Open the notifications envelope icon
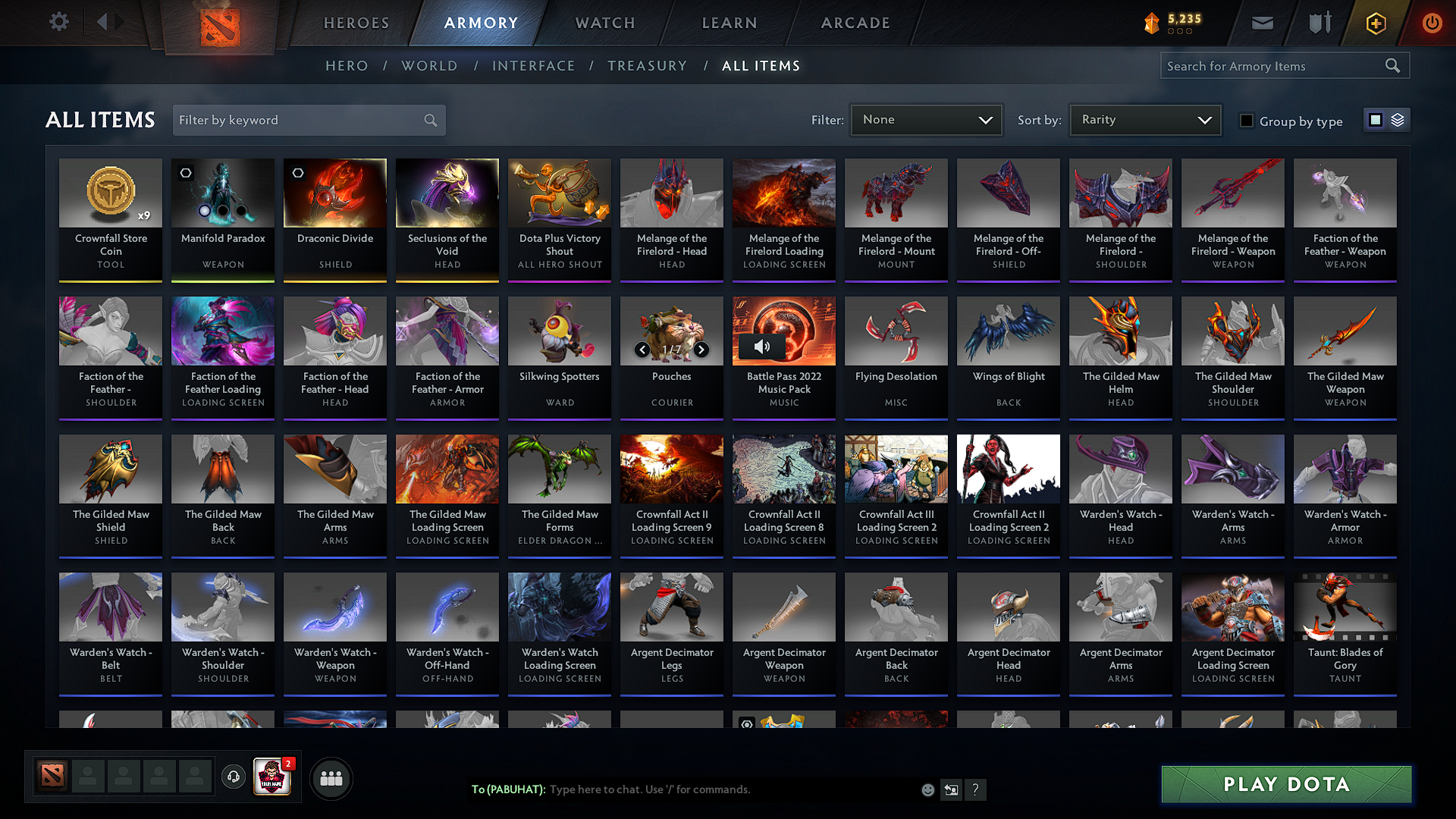The width and height of the screenshot is (1456, 819). pyautogui.click(x=1262, y=22)
